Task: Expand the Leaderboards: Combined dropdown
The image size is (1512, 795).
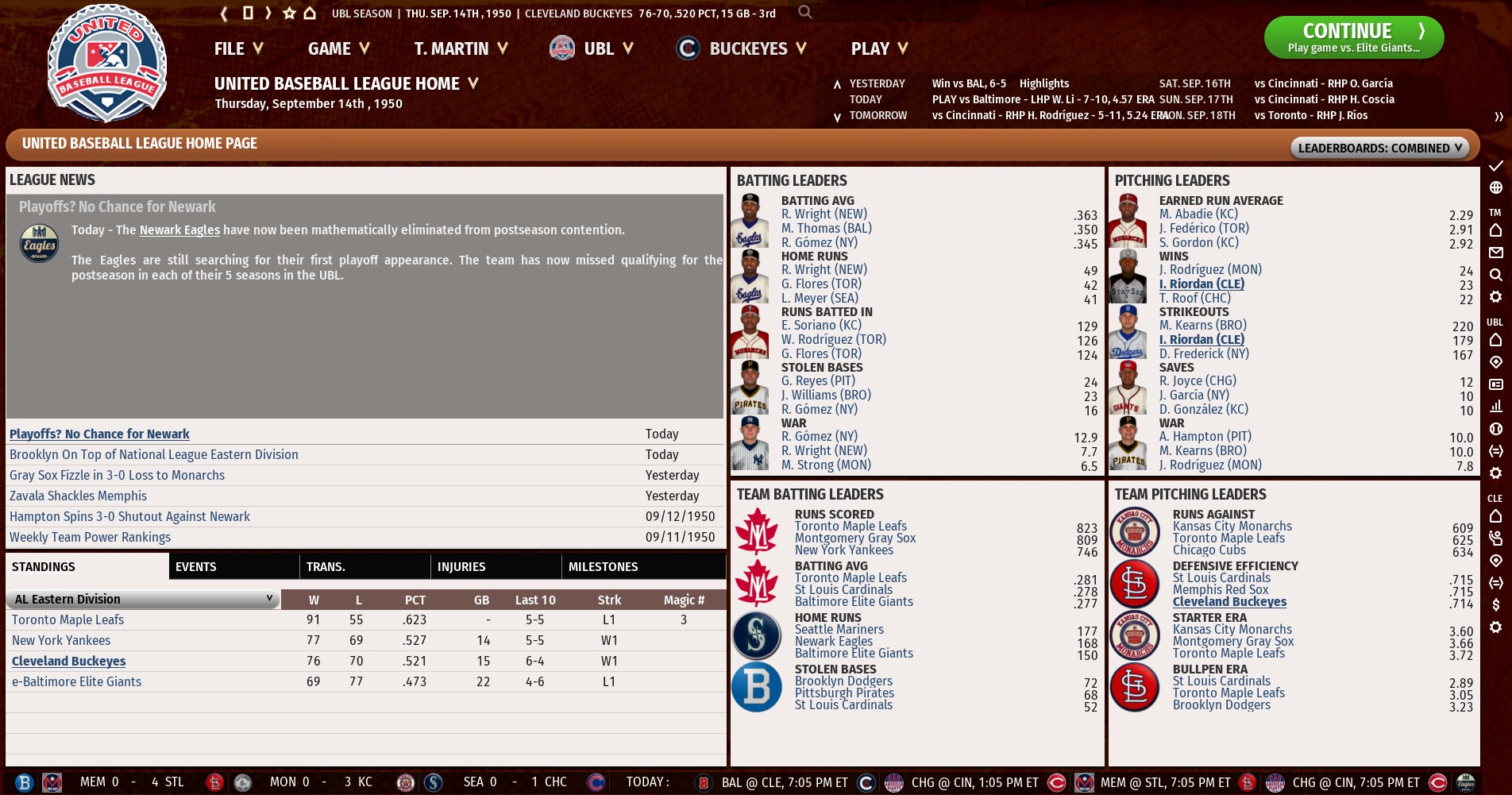Action: click(x=1379, y=148)
